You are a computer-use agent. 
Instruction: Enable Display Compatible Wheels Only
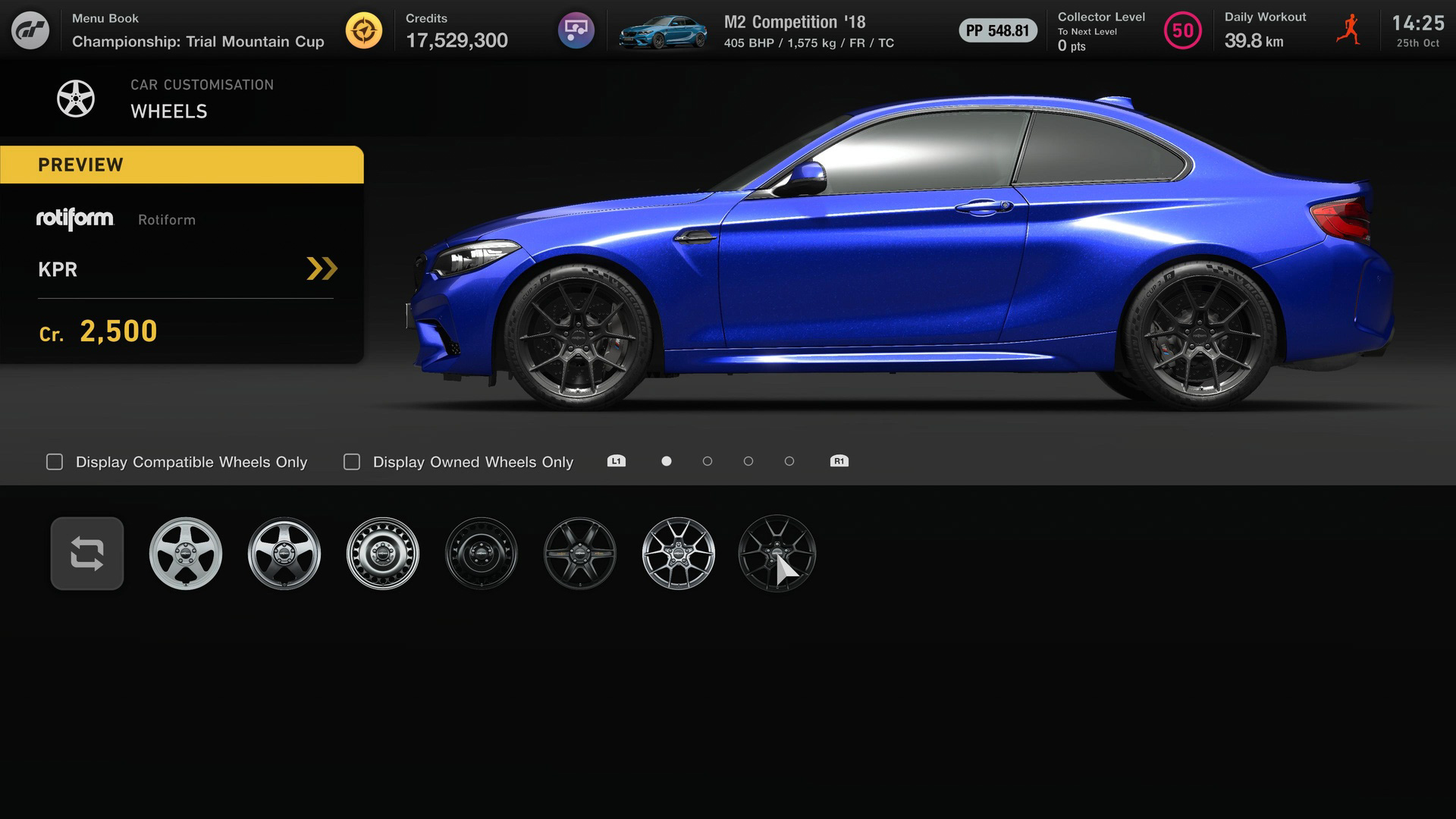(x=54, y=461)
